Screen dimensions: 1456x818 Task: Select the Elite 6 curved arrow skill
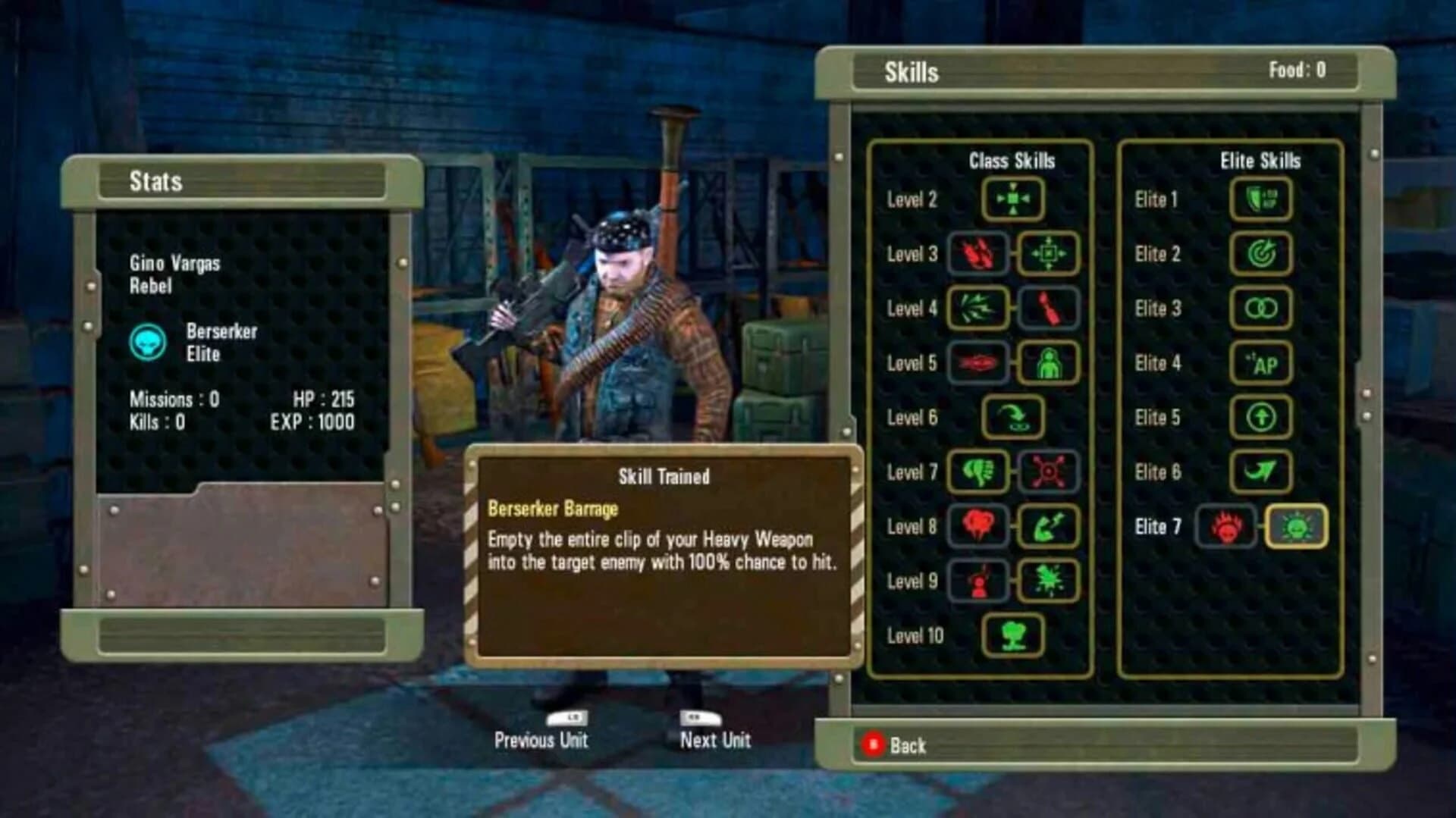[x=1261, y=472]
